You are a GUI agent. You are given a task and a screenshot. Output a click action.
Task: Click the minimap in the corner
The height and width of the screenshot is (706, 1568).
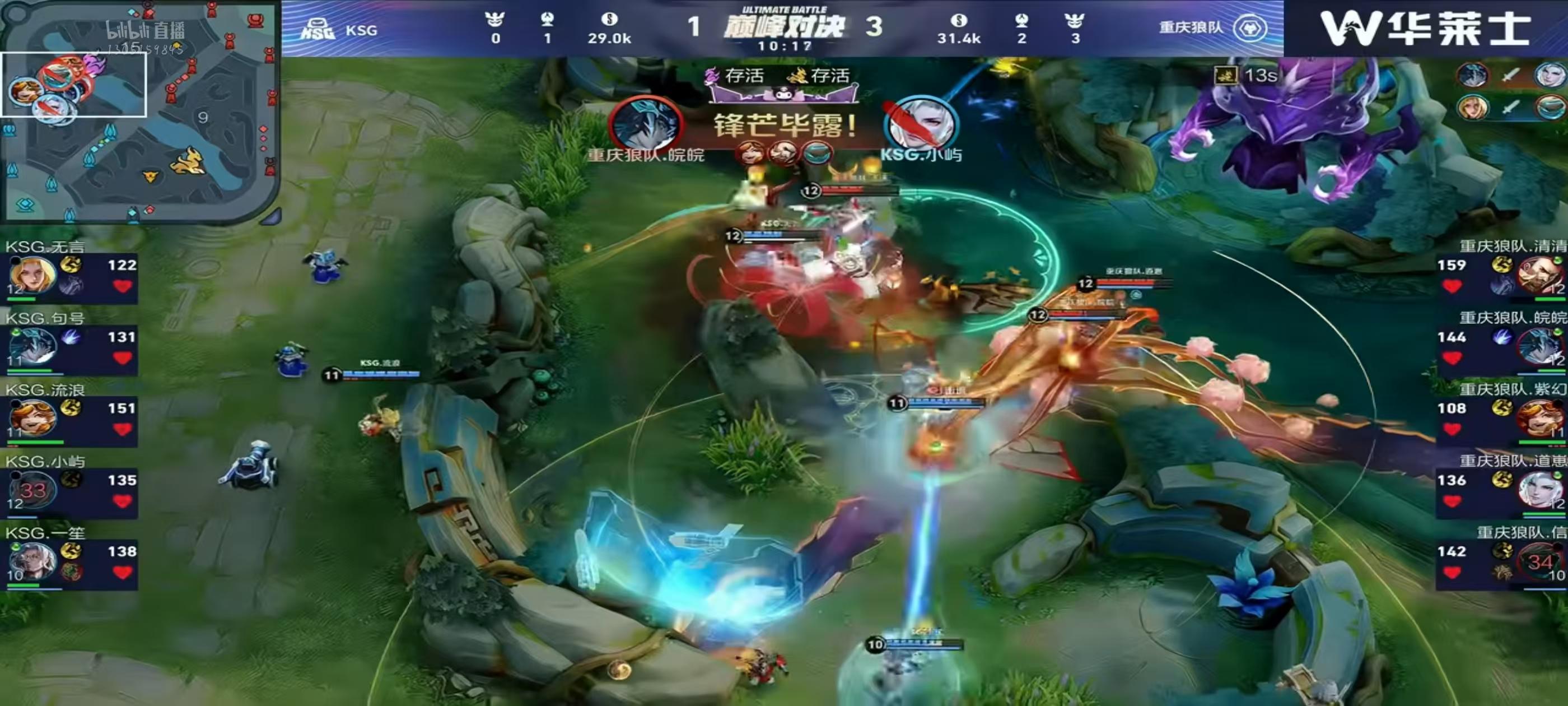click(139, 113)
